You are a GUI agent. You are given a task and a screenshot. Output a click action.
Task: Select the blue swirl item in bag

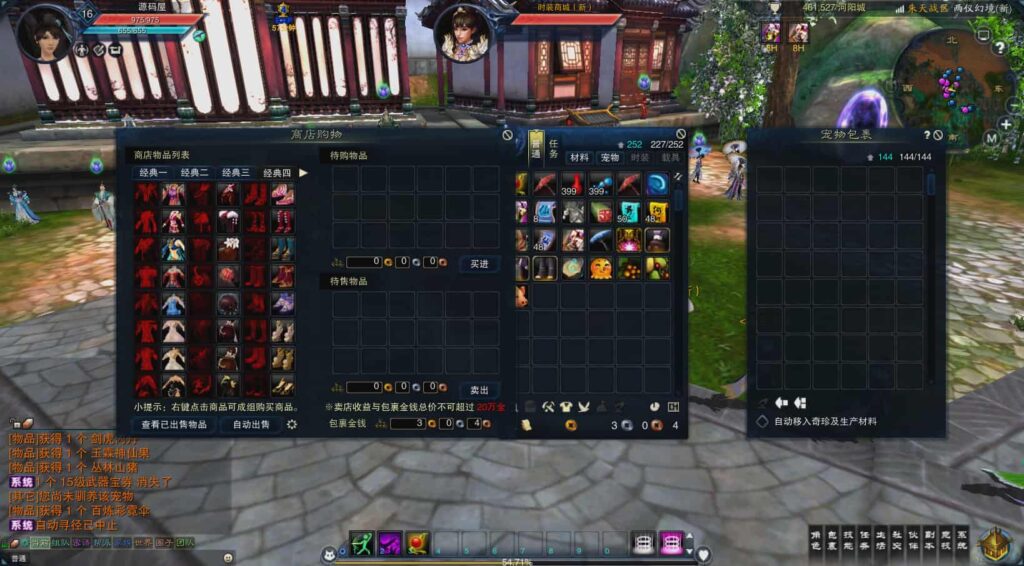[657, 183]
